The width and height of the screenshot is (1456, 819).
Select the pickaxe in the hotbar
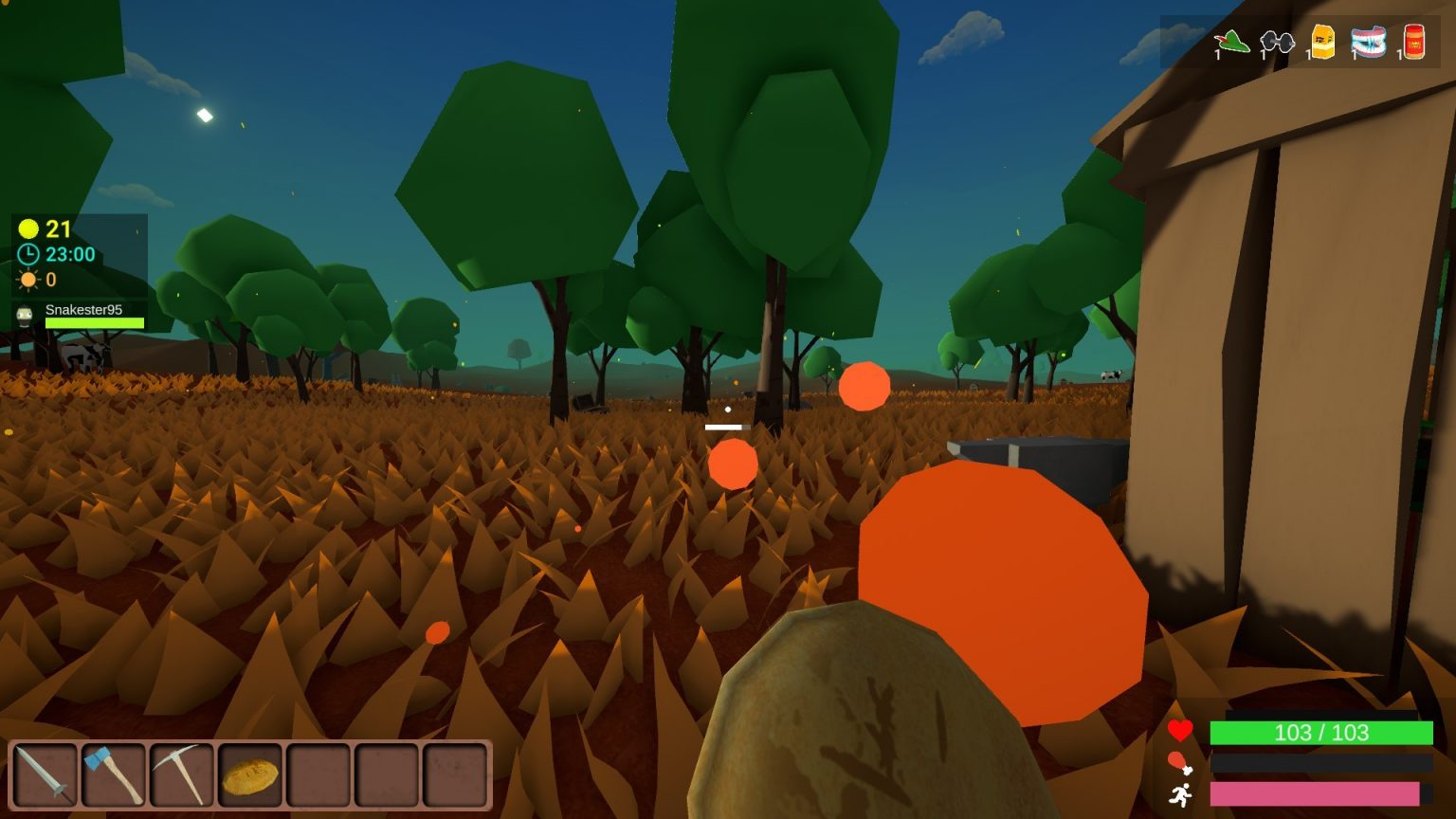click(183, 774)
